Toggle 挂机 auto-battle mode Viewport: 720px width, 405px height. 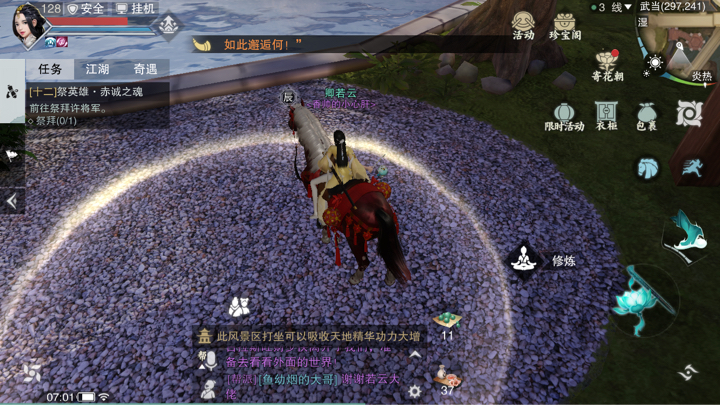point(137,8)
